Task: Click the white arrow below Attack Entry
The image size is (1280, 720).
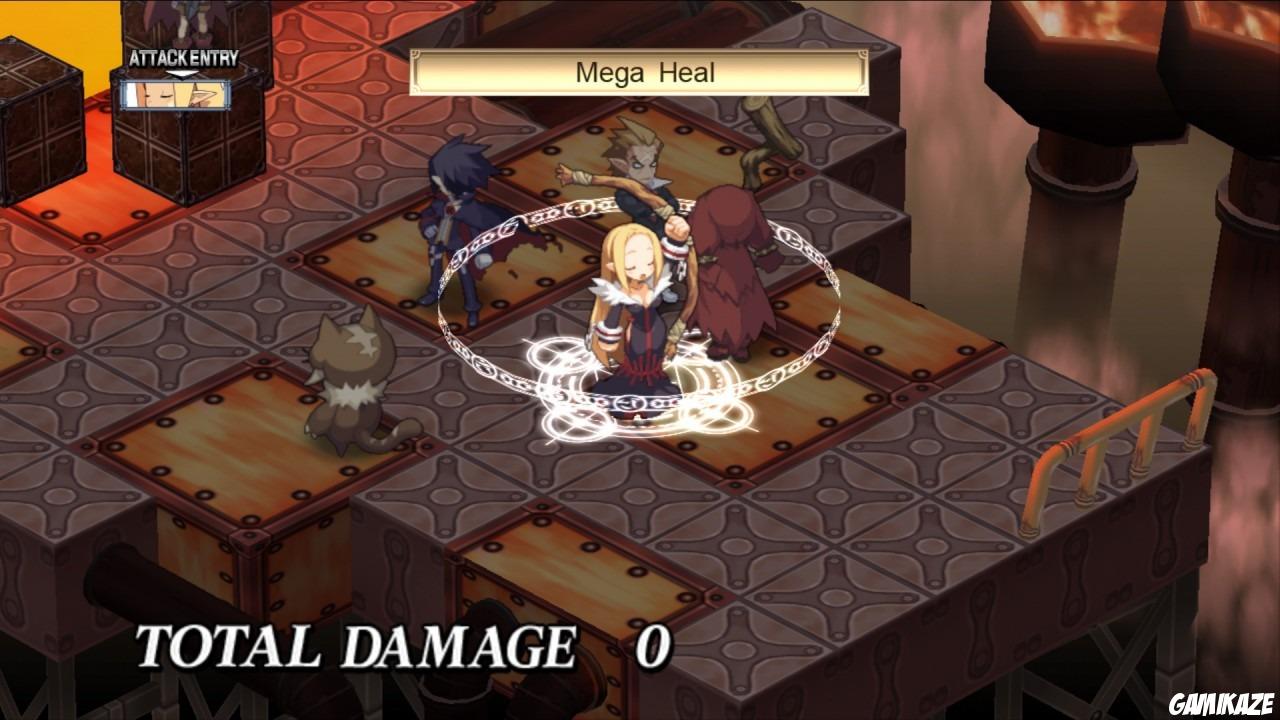Action: point(180,73)
